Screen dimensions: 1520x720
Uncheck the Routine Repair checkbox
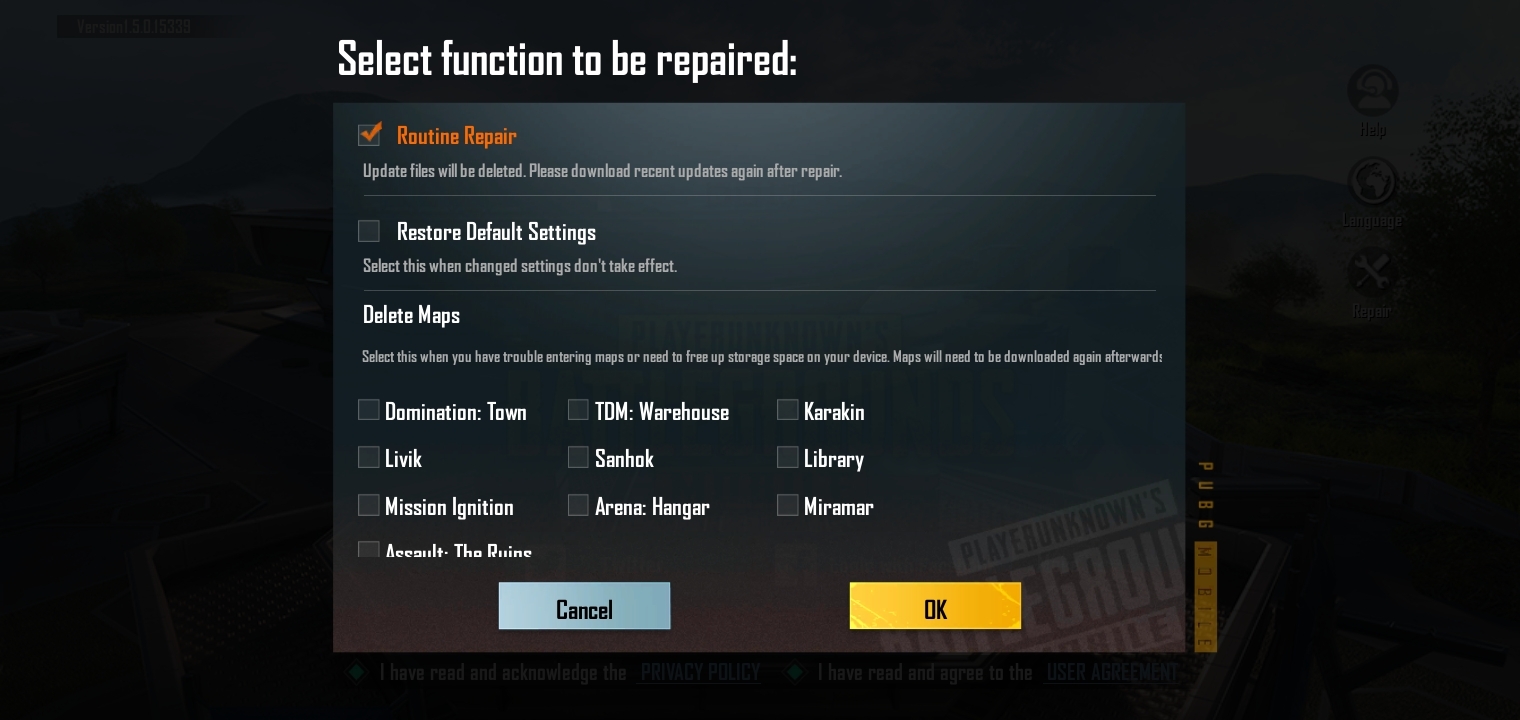click(x=369, y=135)
